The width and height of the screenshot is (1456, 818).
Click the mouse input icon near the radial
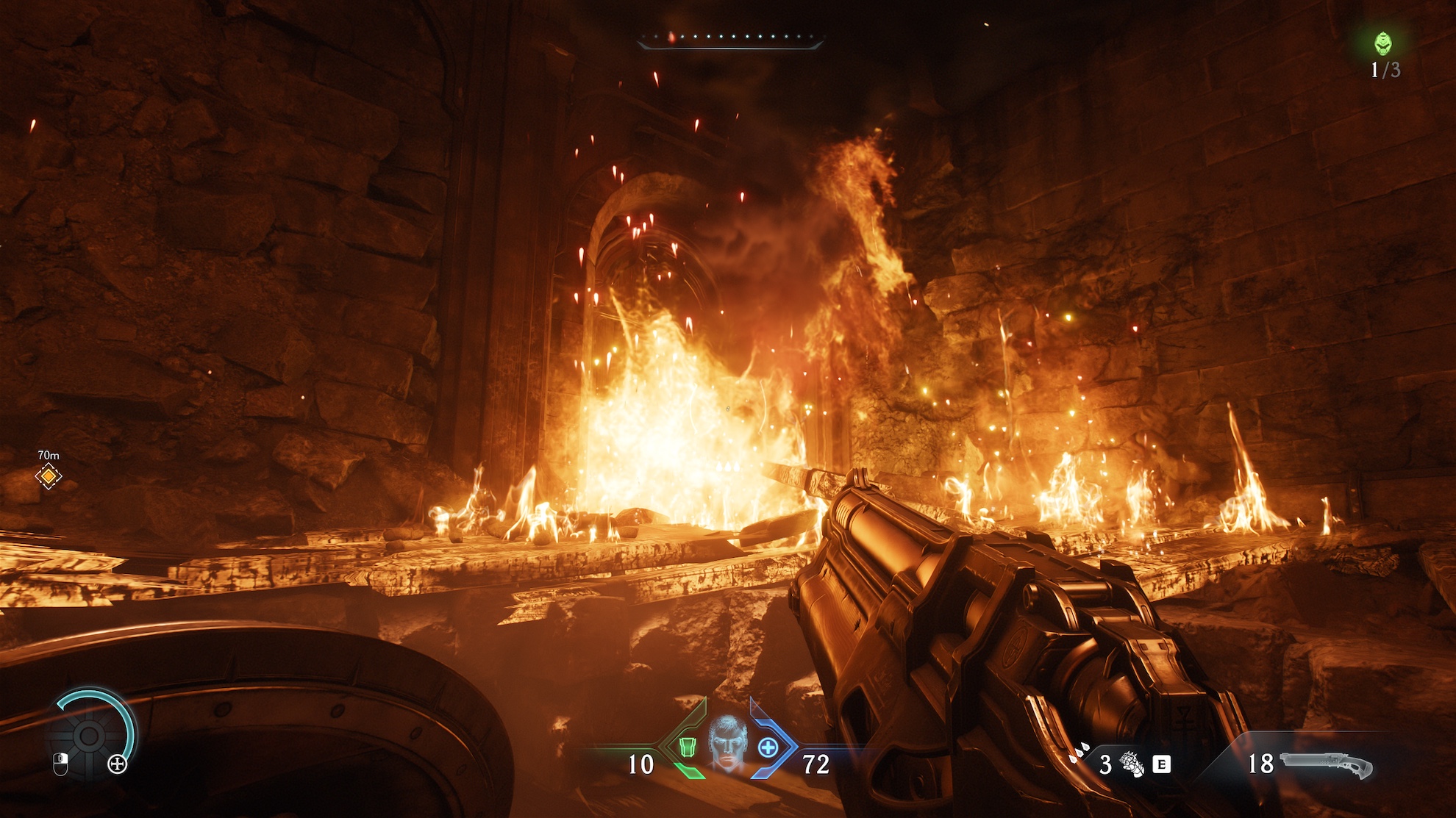click(62, 765)
